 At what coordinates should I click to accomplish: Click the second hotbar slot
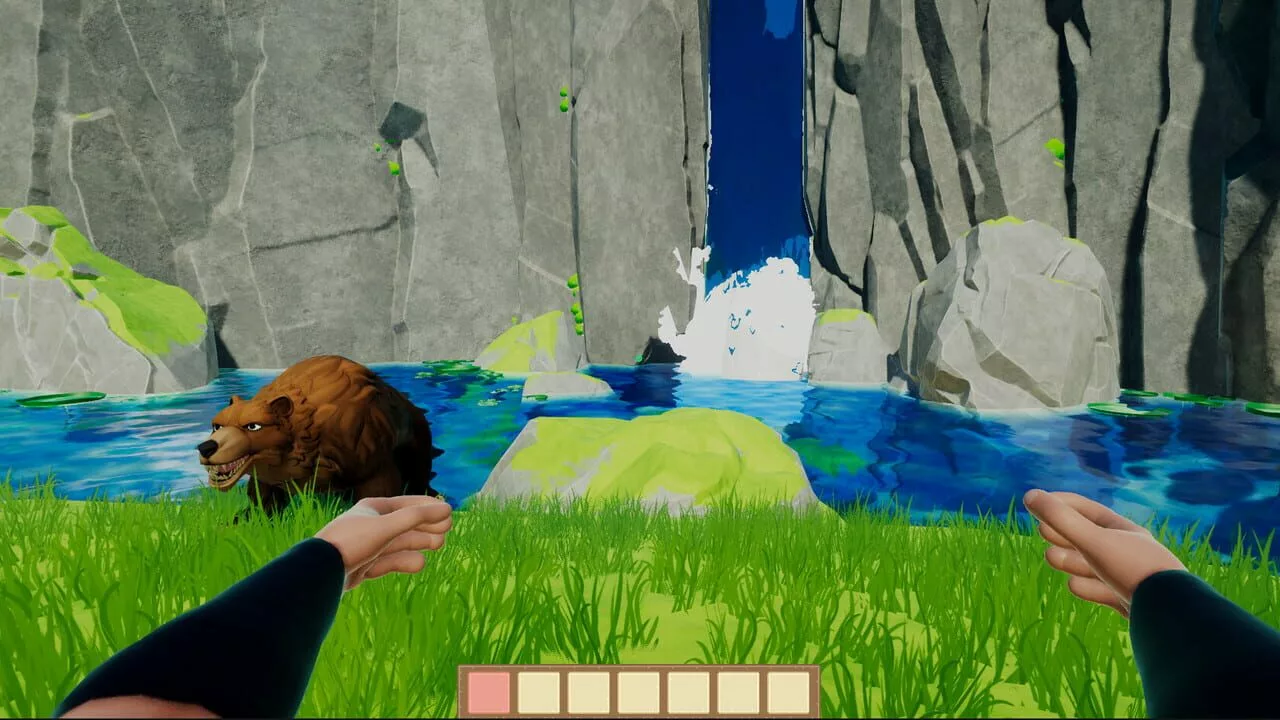pos(537,690)
